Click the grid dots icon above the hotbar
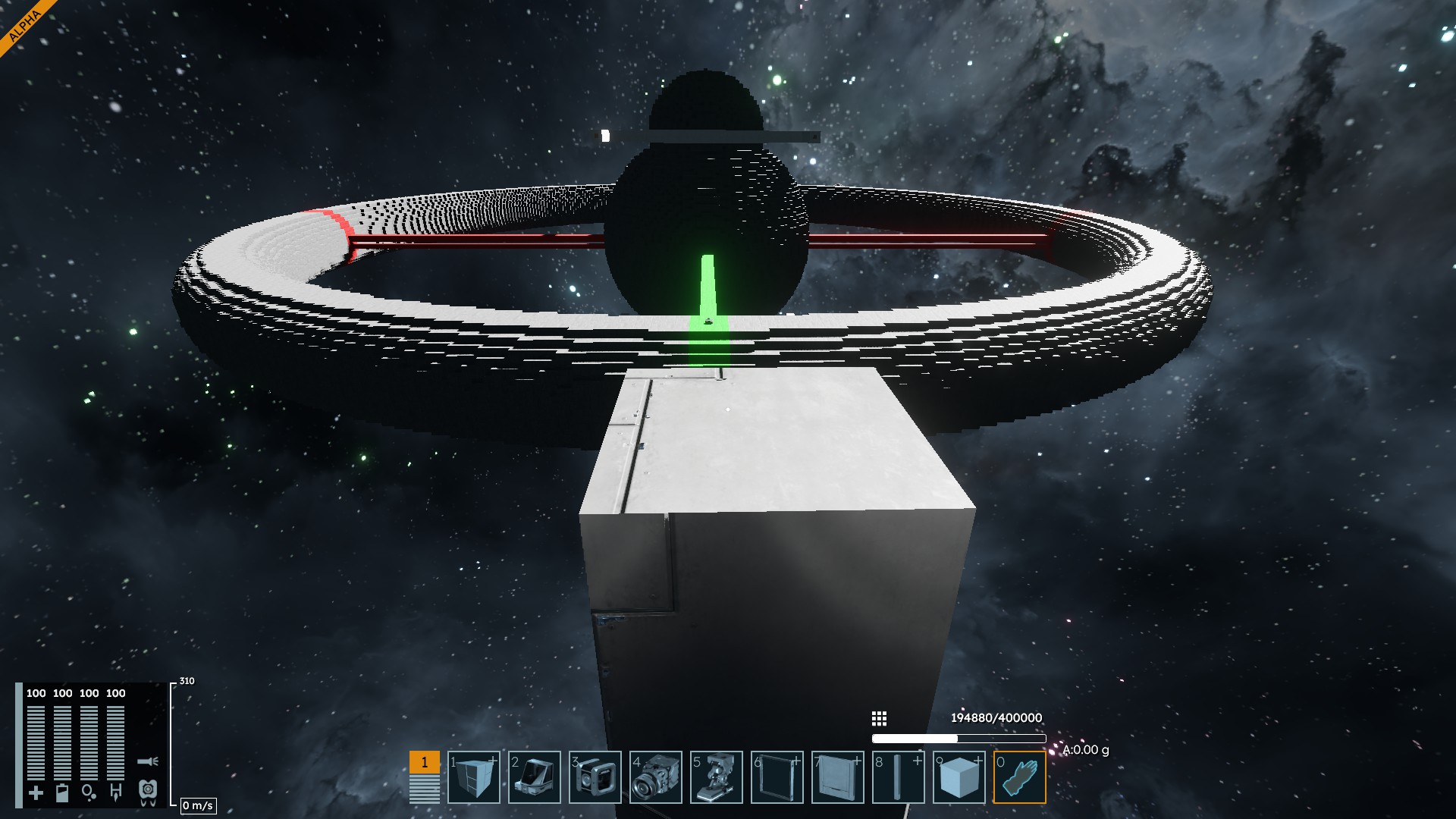This screenshot has width=1456, height=819. pos(879,718)
